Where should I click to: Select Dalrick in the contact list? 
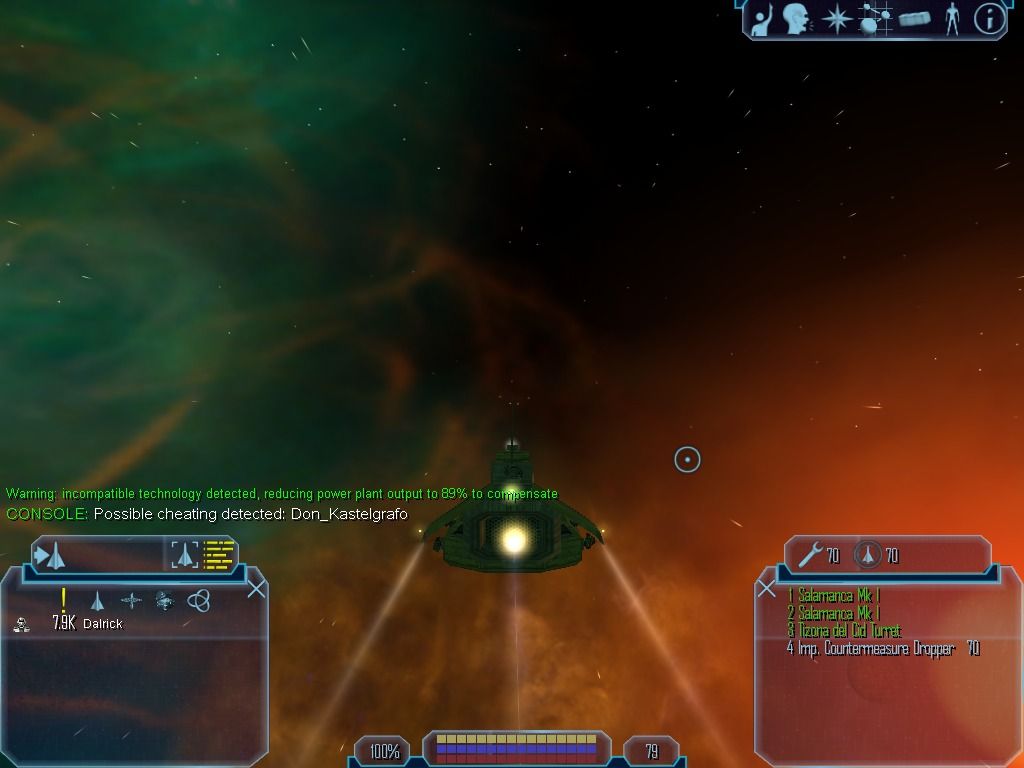(x=102, y=623)
